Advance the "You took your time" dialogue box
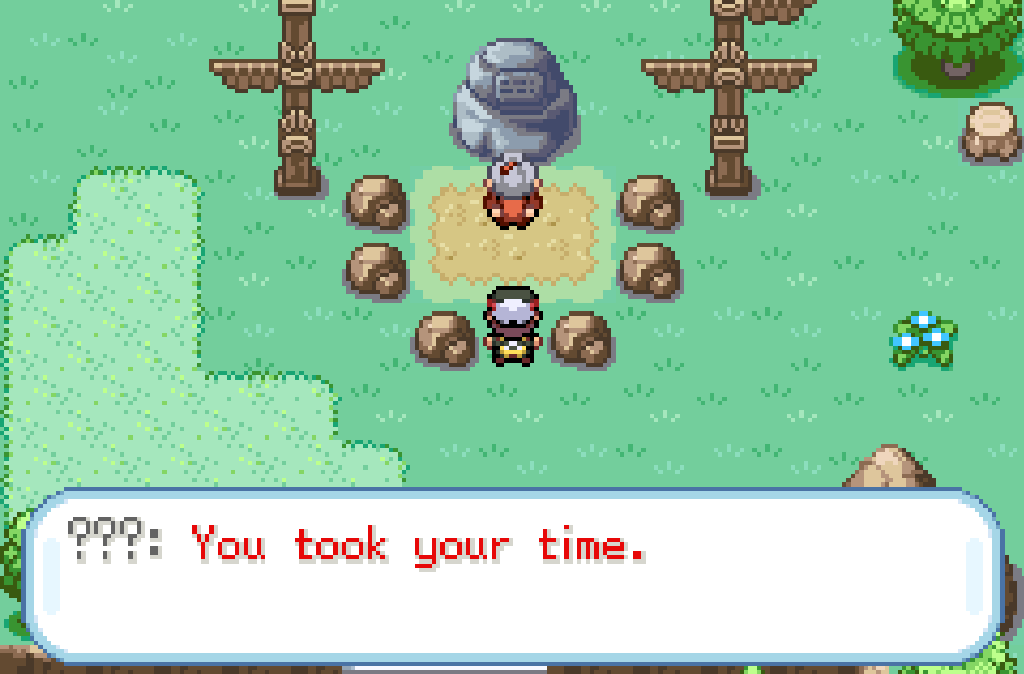1024x674 pixels. (x=512, y=574)
